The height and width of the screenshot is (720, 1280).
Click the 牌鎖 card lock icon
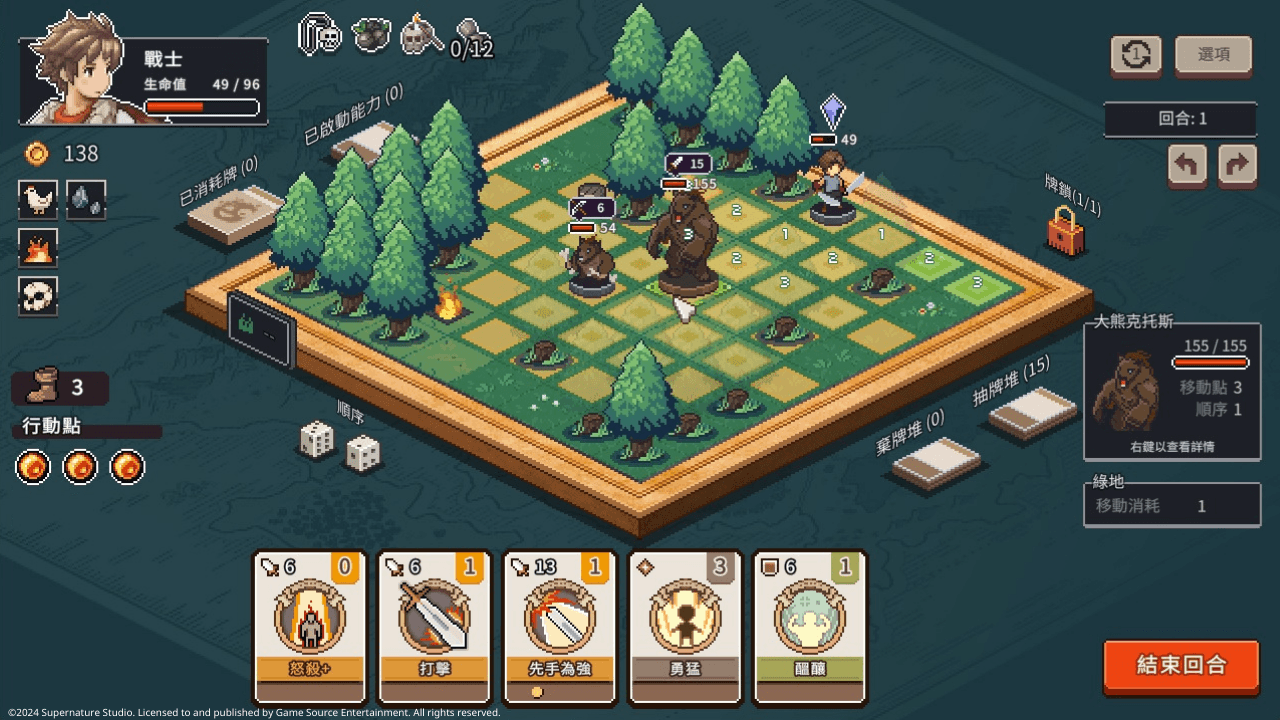point(1064,231)
